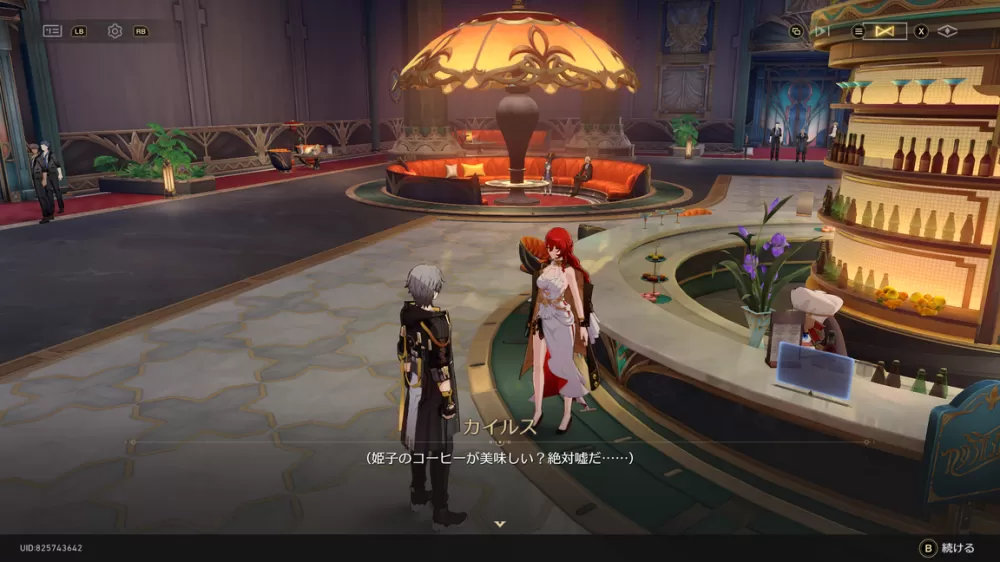
Task: Advance dialogue via the down arrow indicator
Action: coord(500,523)
